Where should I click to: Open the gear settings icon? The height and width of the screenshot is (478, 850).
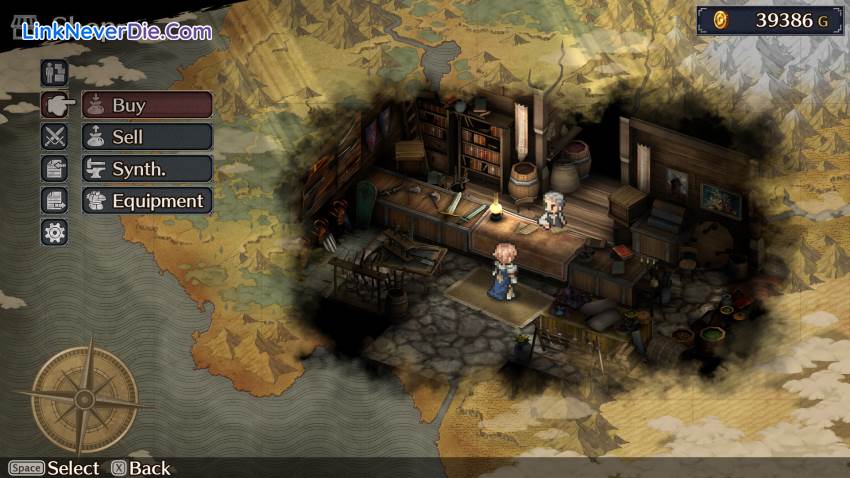pos(54,233)
